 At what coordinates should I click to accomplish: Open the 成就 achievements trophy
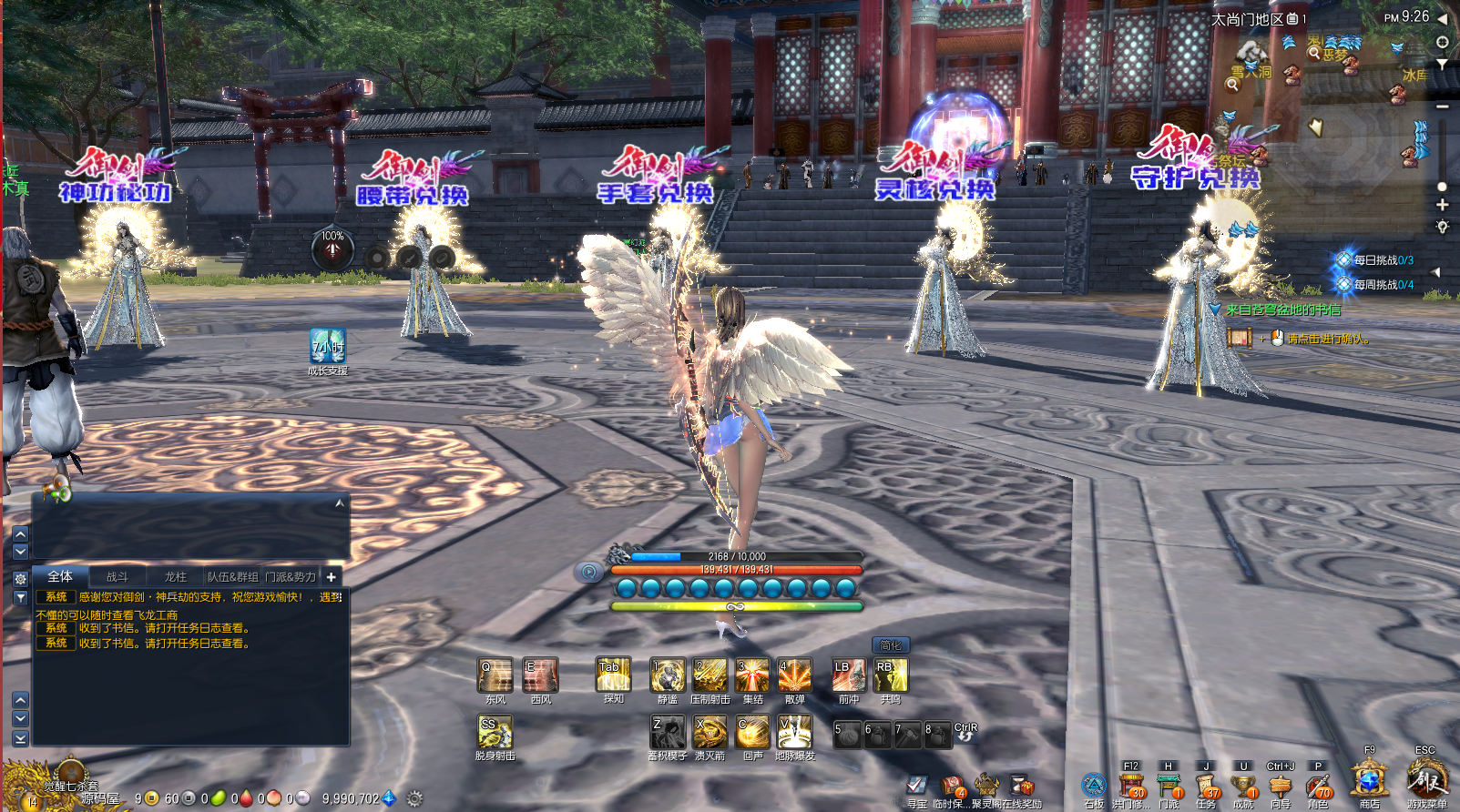(x=1243, y=787)
